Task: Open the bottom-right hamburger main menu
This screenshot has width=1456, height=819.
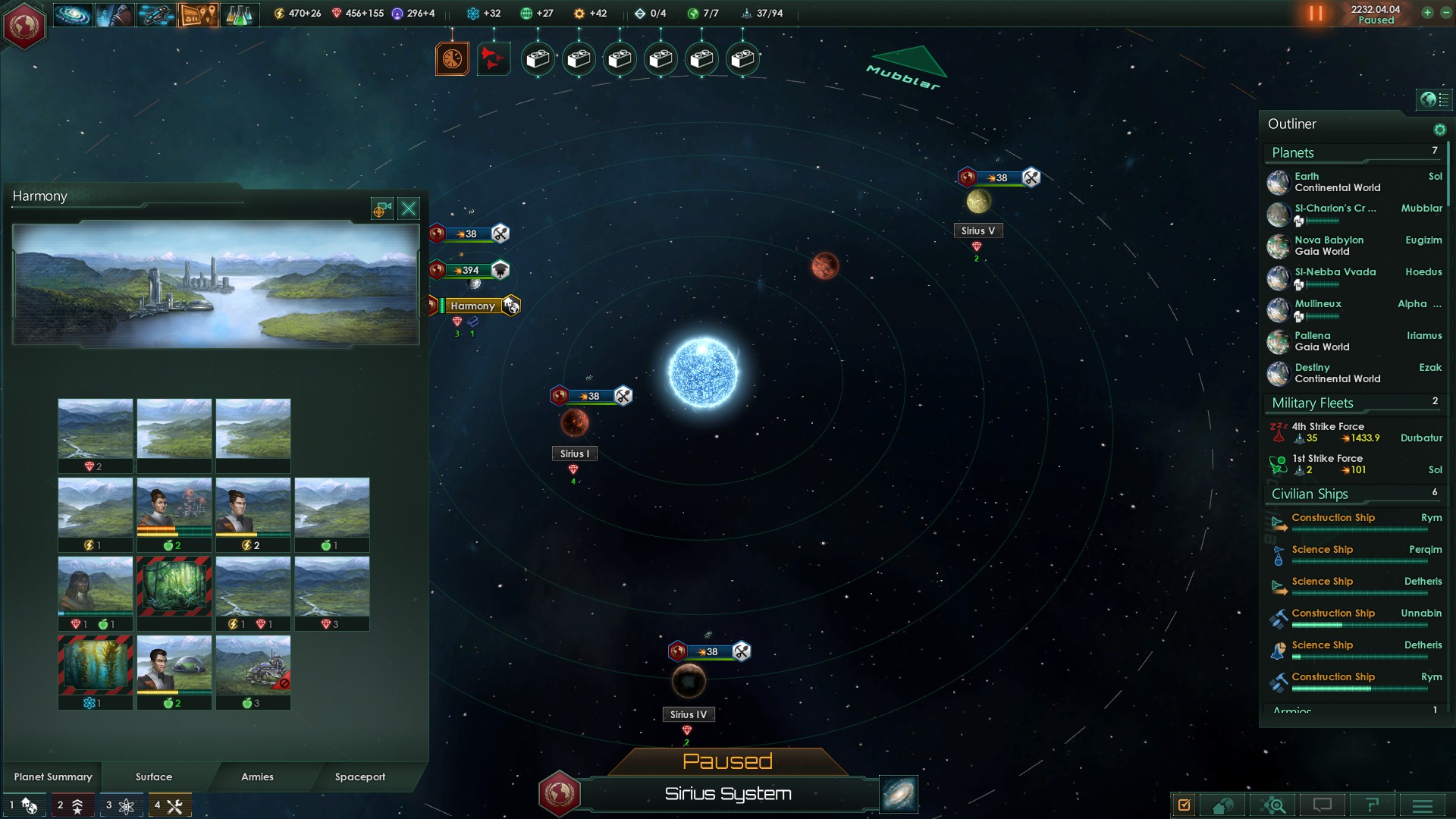Action: [x=1422, y=805]
